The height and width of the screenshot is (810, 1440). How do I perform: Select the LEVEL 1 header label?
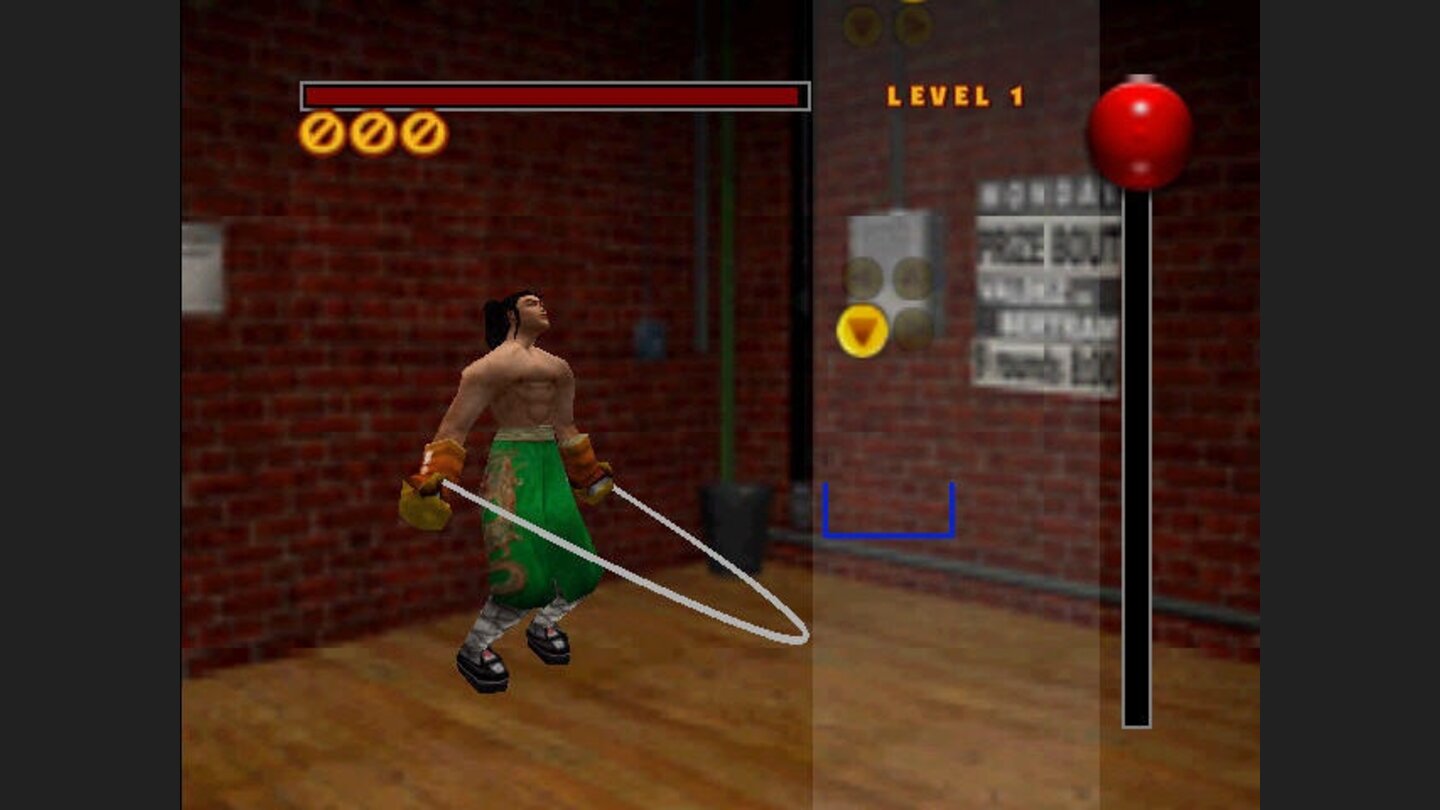pos(952,95)
